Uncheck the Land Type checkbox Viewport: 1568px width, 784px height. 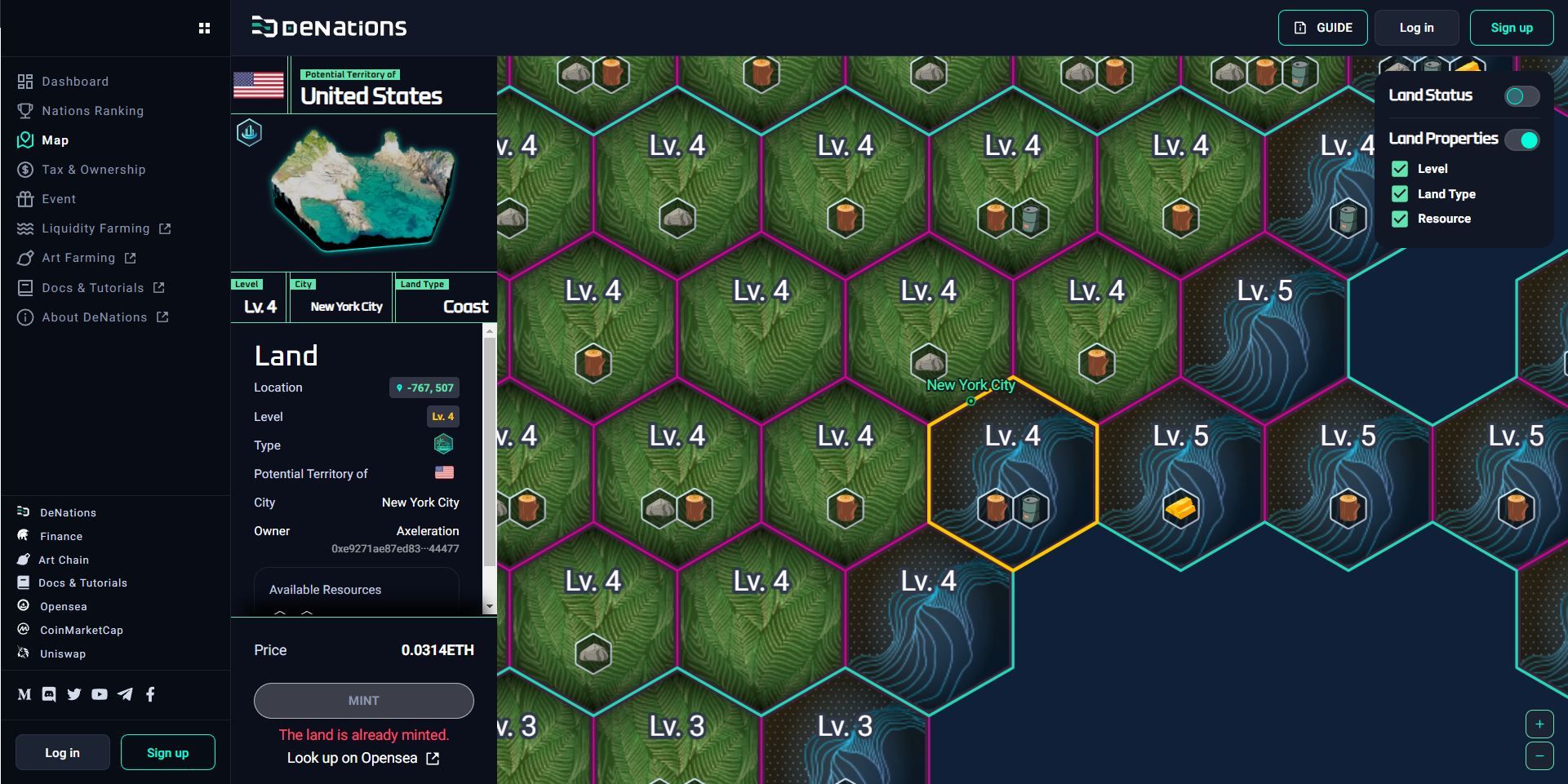pos(1400,194)
